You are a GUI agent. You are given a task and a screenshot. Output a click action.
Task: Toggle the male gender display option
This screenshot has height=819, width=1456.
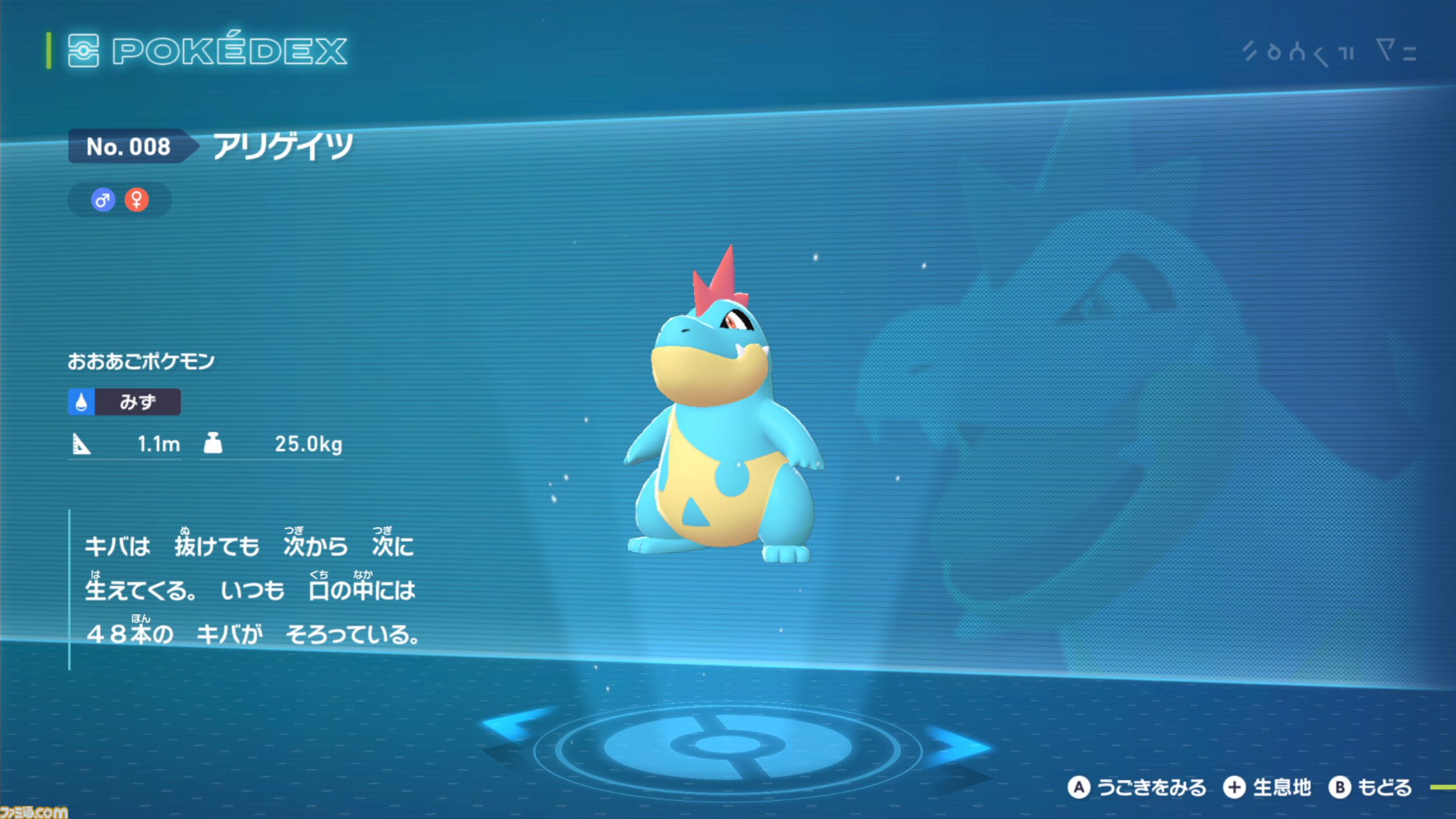pos(104,199)
